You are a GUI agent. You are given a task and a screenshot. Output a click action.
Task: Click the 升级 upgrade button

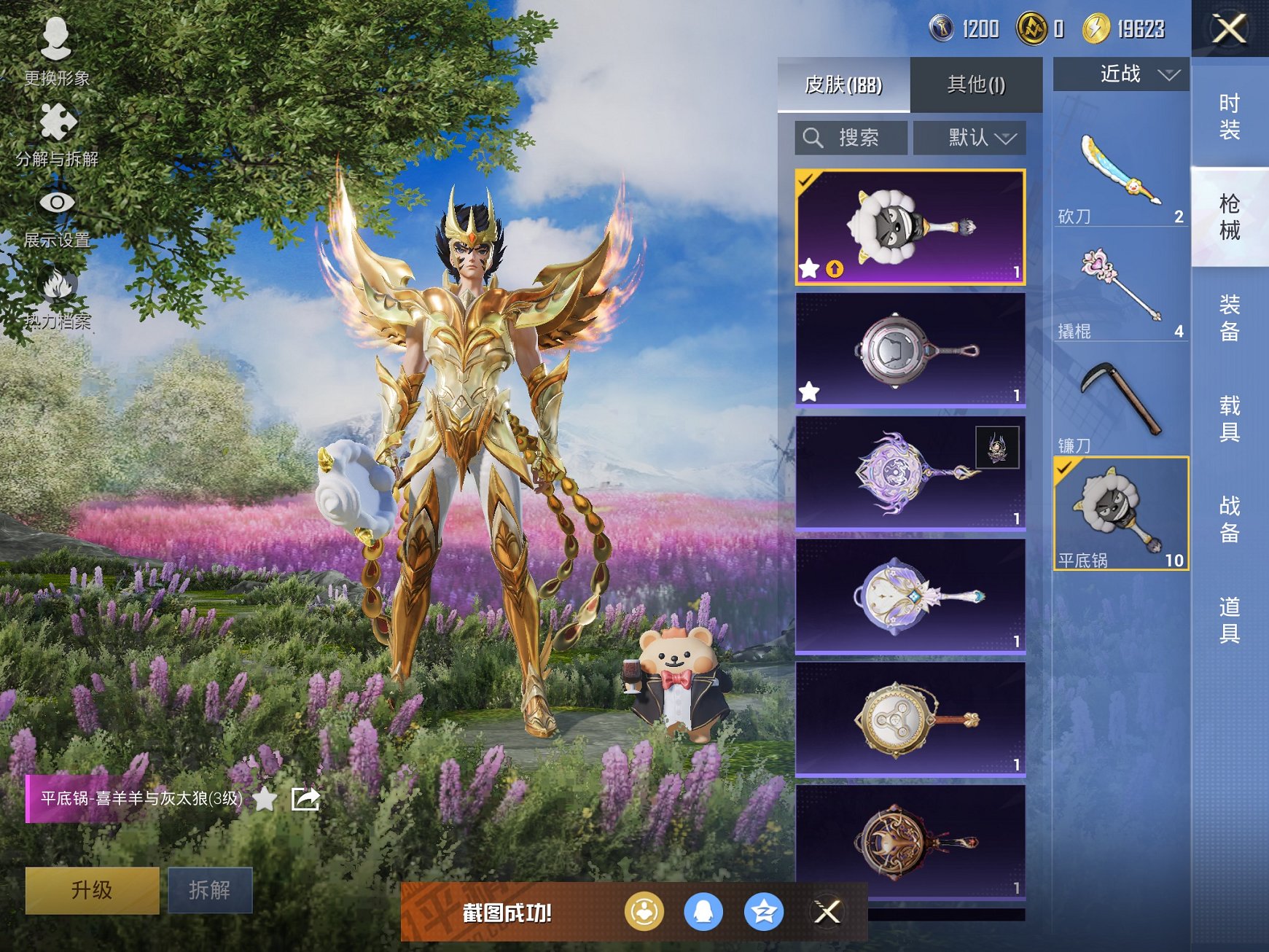tap(92, 889)
